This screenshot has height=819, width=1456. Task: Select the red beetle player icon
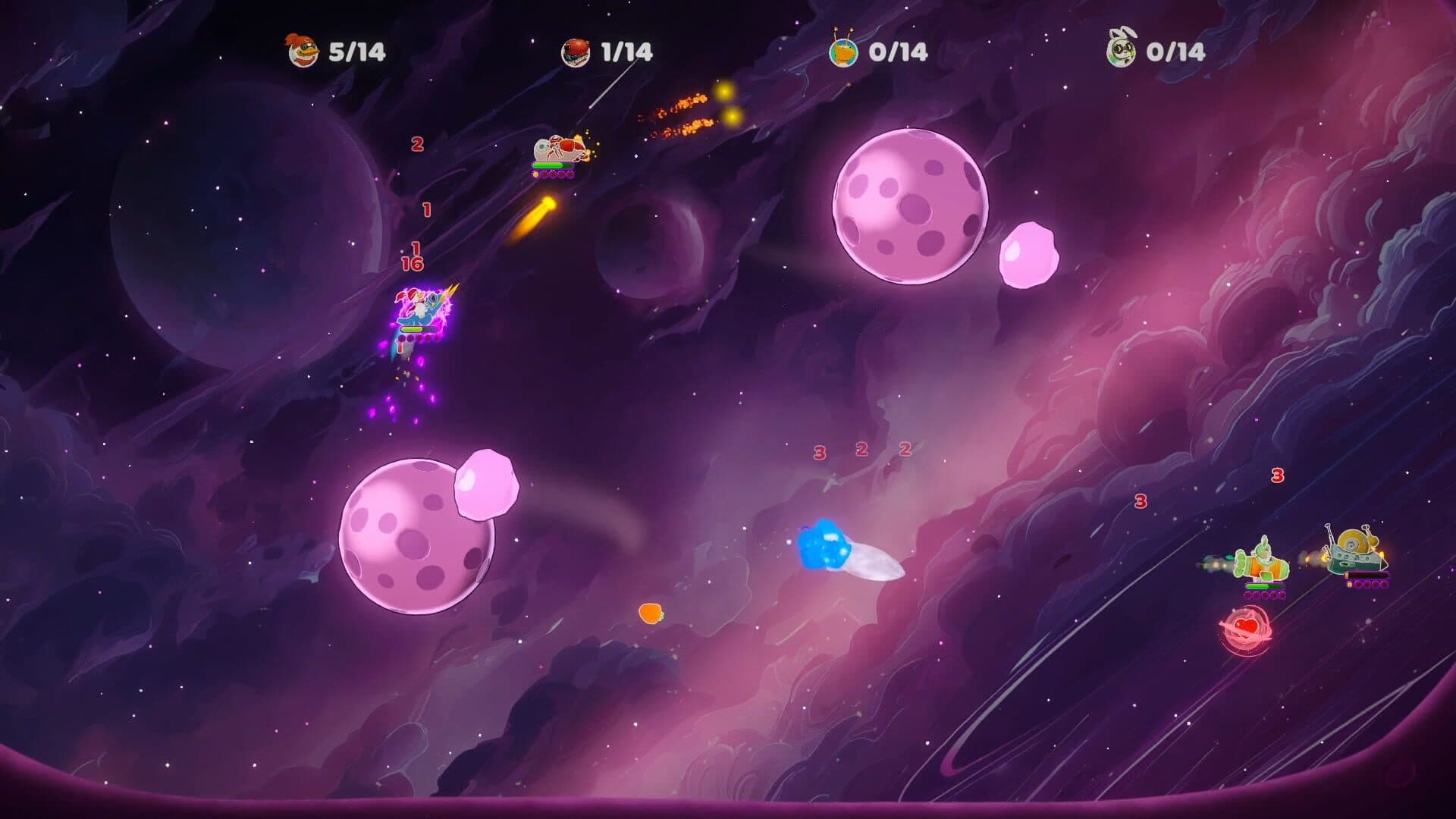[x=576, y=50]
